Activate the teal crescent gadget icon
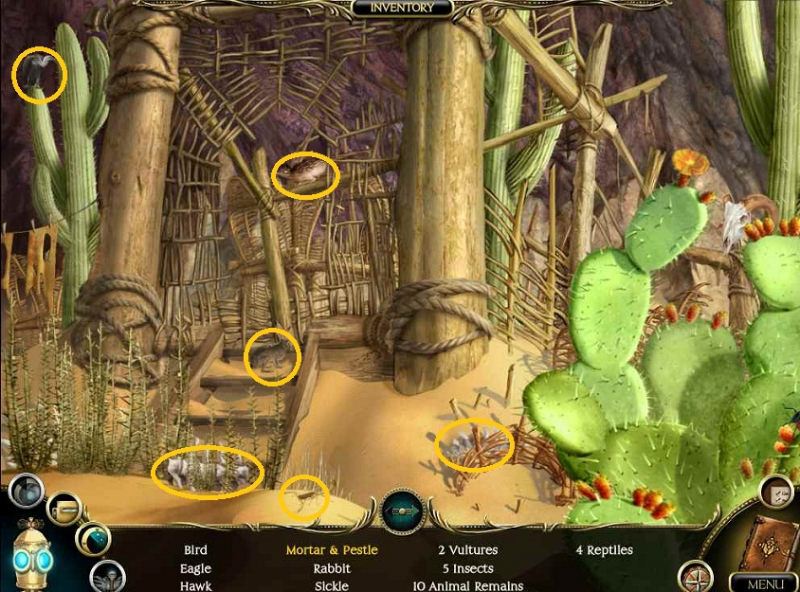800x592 pixels. click(93, 539)
